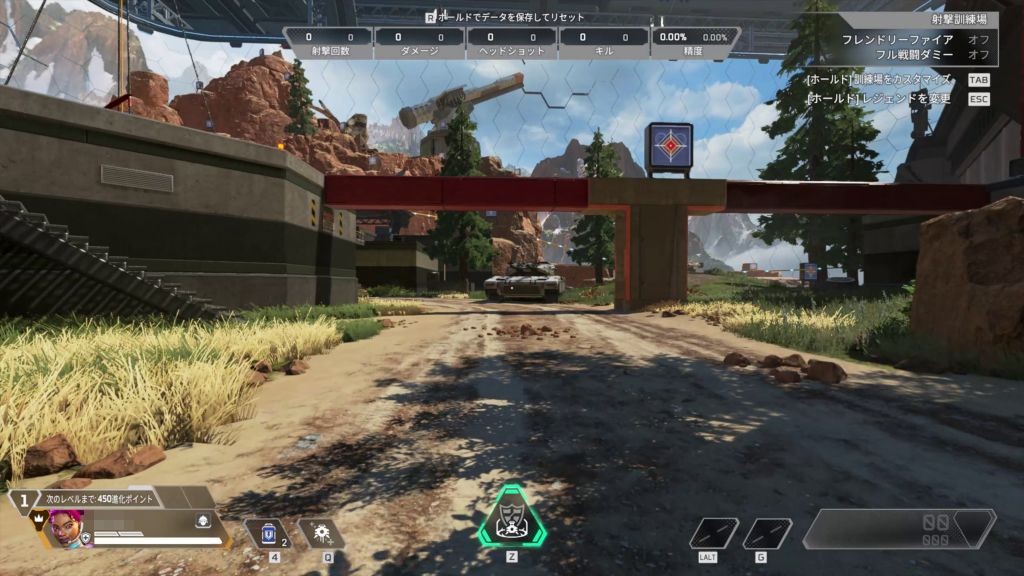
Task: Activate the Q tactical ability icon
Action: point(322,533)
